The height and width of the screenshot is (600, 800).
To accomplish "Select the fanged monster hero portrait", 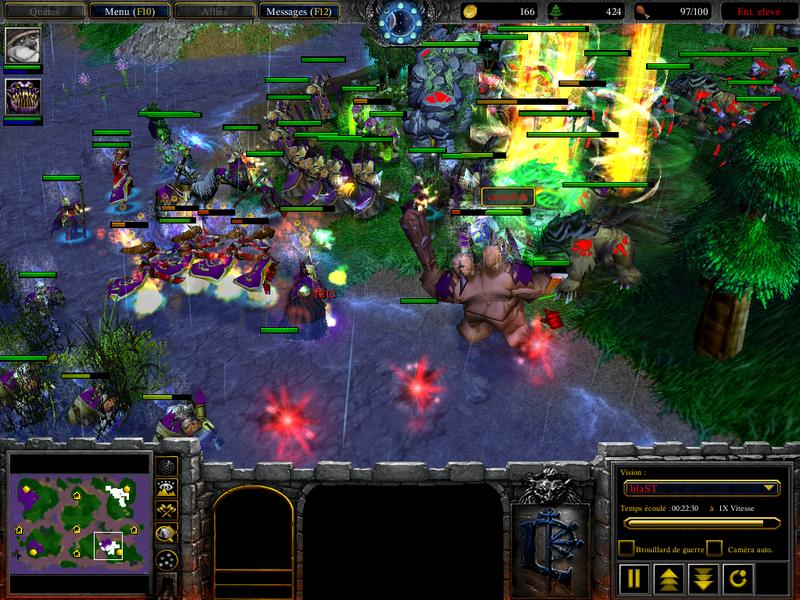I will [22, 97].
